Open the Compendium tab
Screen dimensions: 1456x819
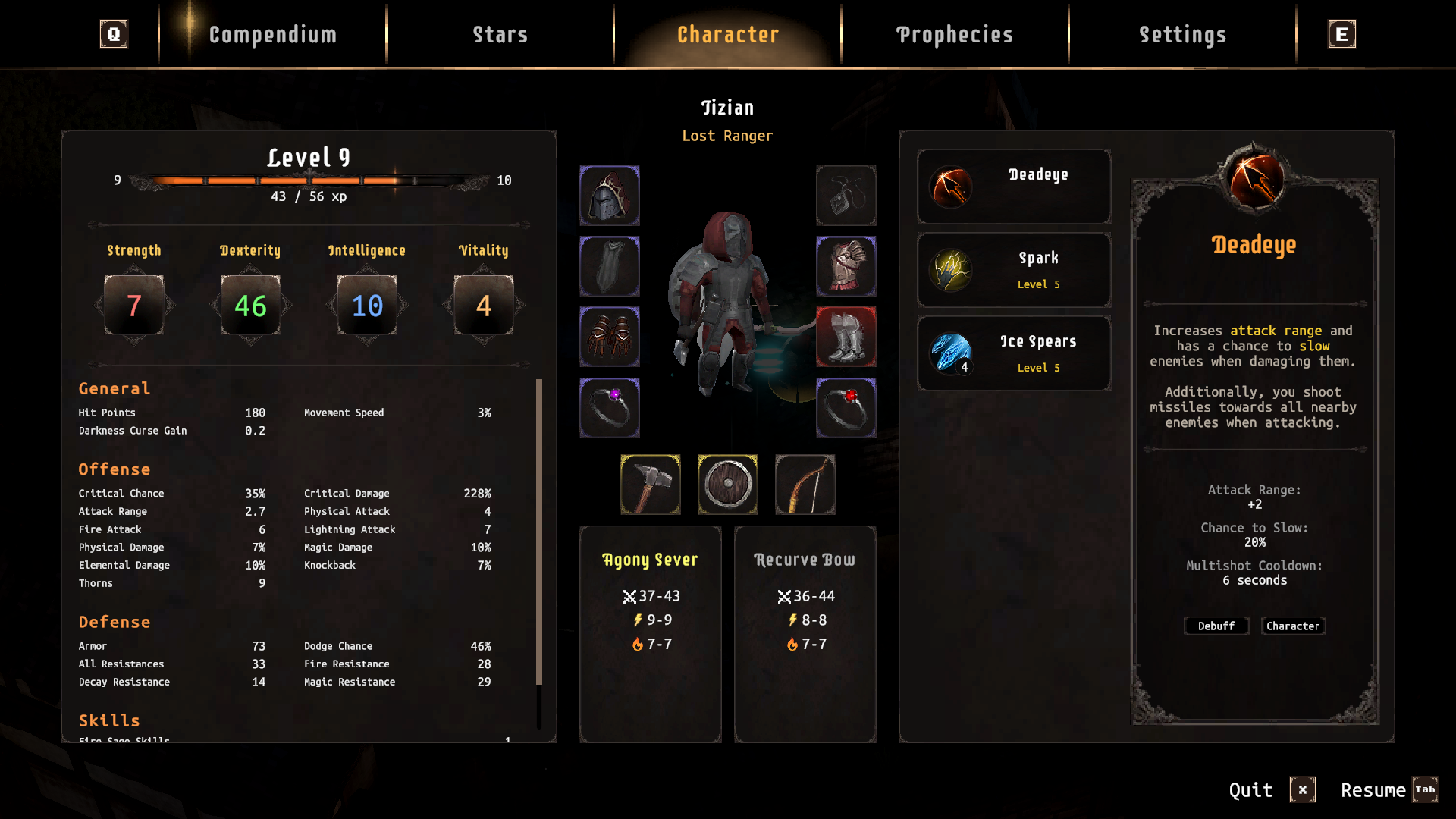pos(272,35)
